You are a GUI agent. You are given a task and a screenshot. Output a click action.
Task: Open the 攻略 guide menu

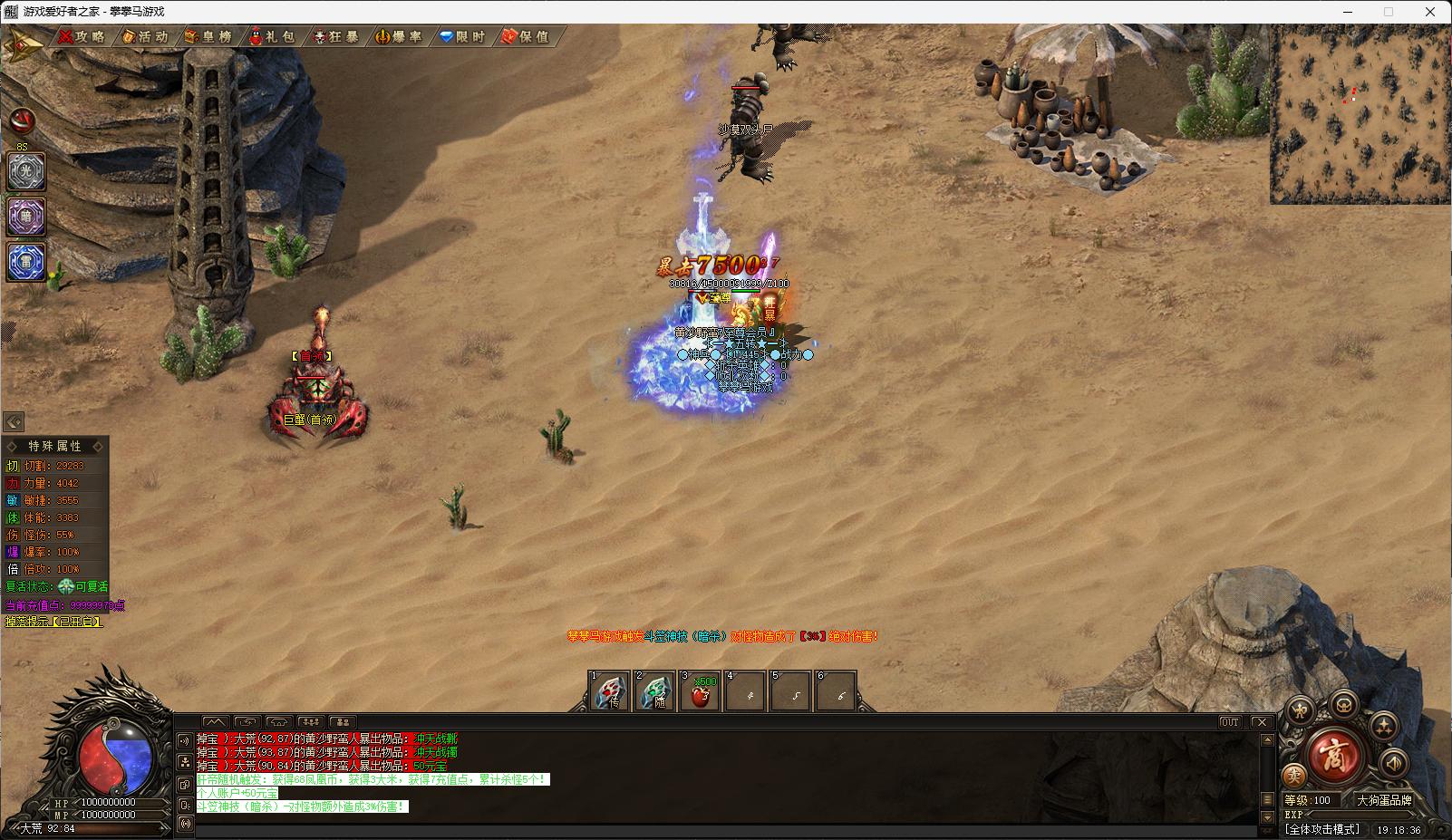(x=82, y=37)
